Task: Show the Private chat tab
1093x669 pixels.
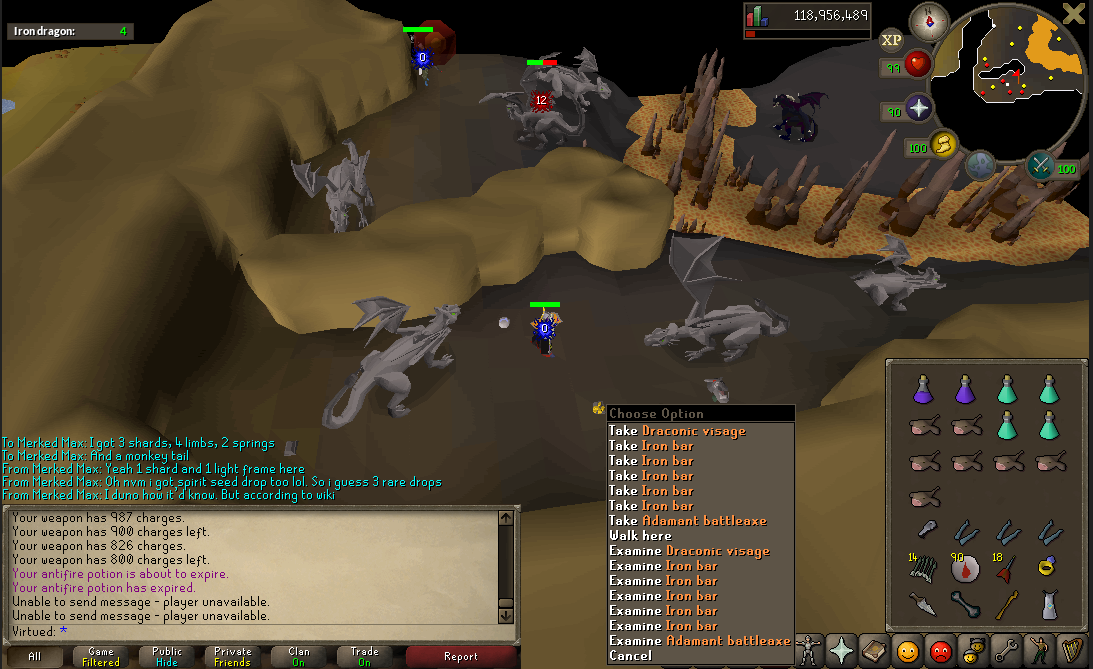Action: point(233,657)
